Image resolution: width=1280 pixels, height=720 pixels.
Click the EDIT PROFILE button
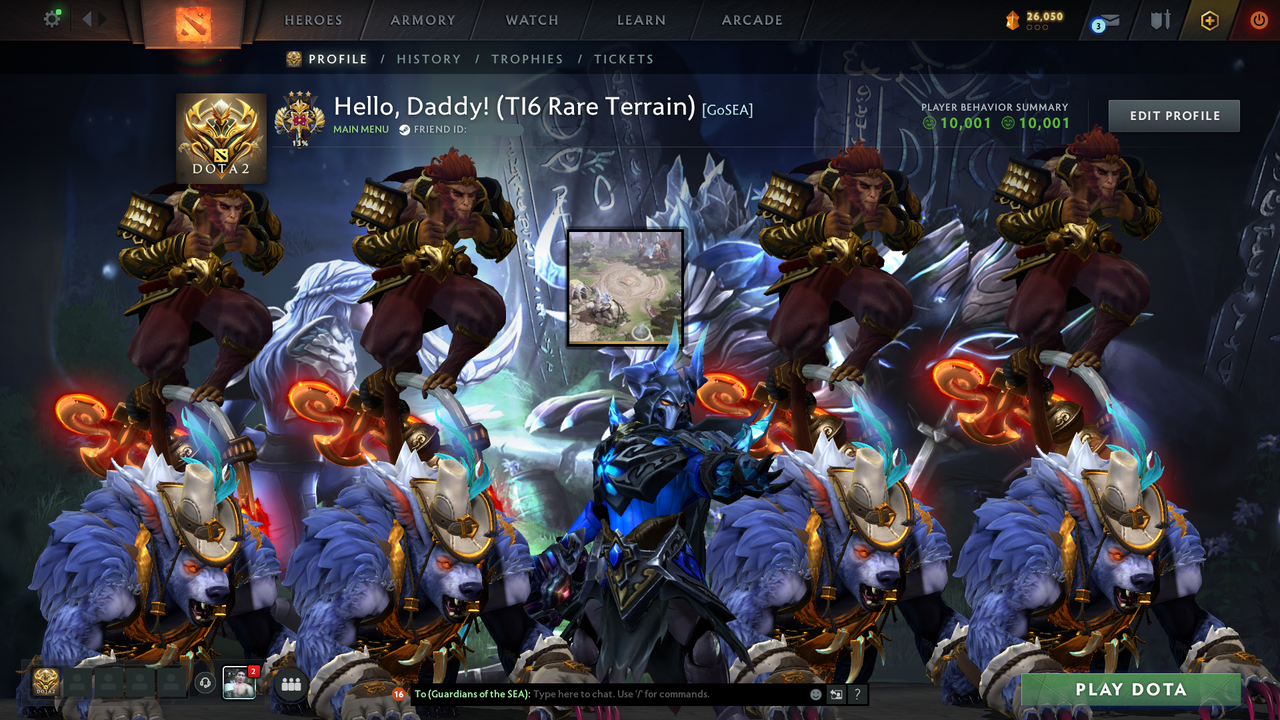pos(1173,115)
